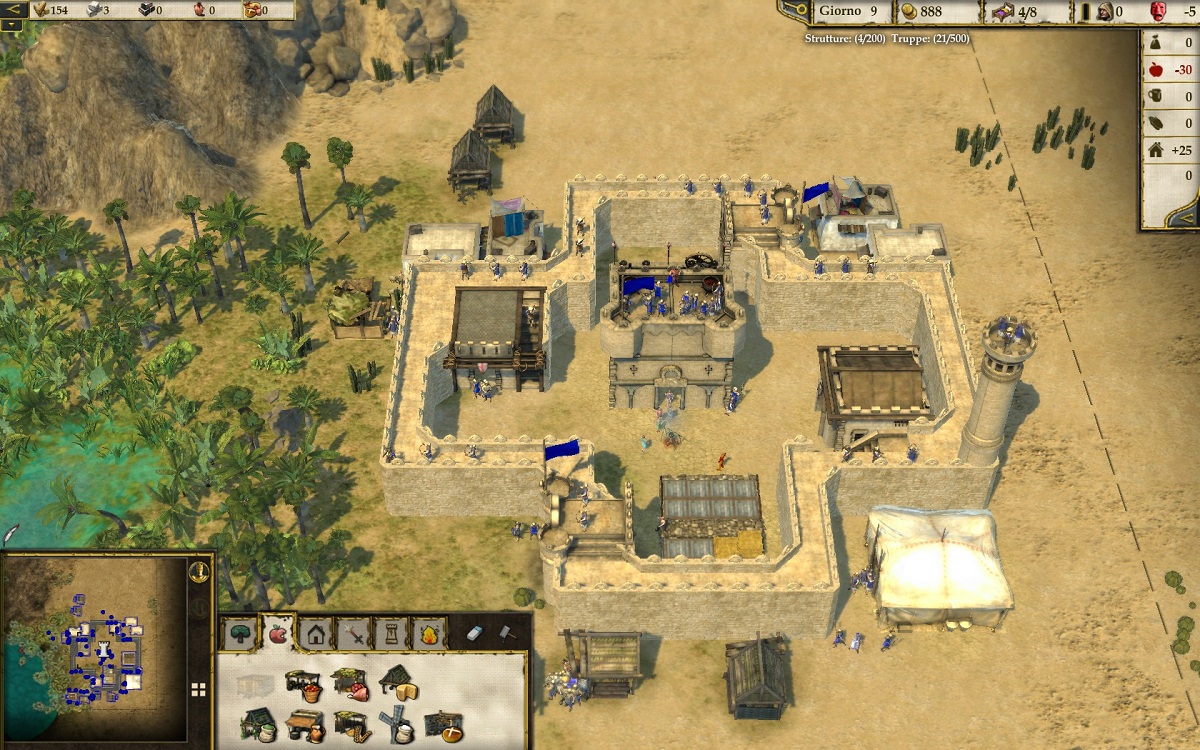Switch to the tree industry buildings tab
This screenshot has width=1200, height=750.
click(240, 633)
